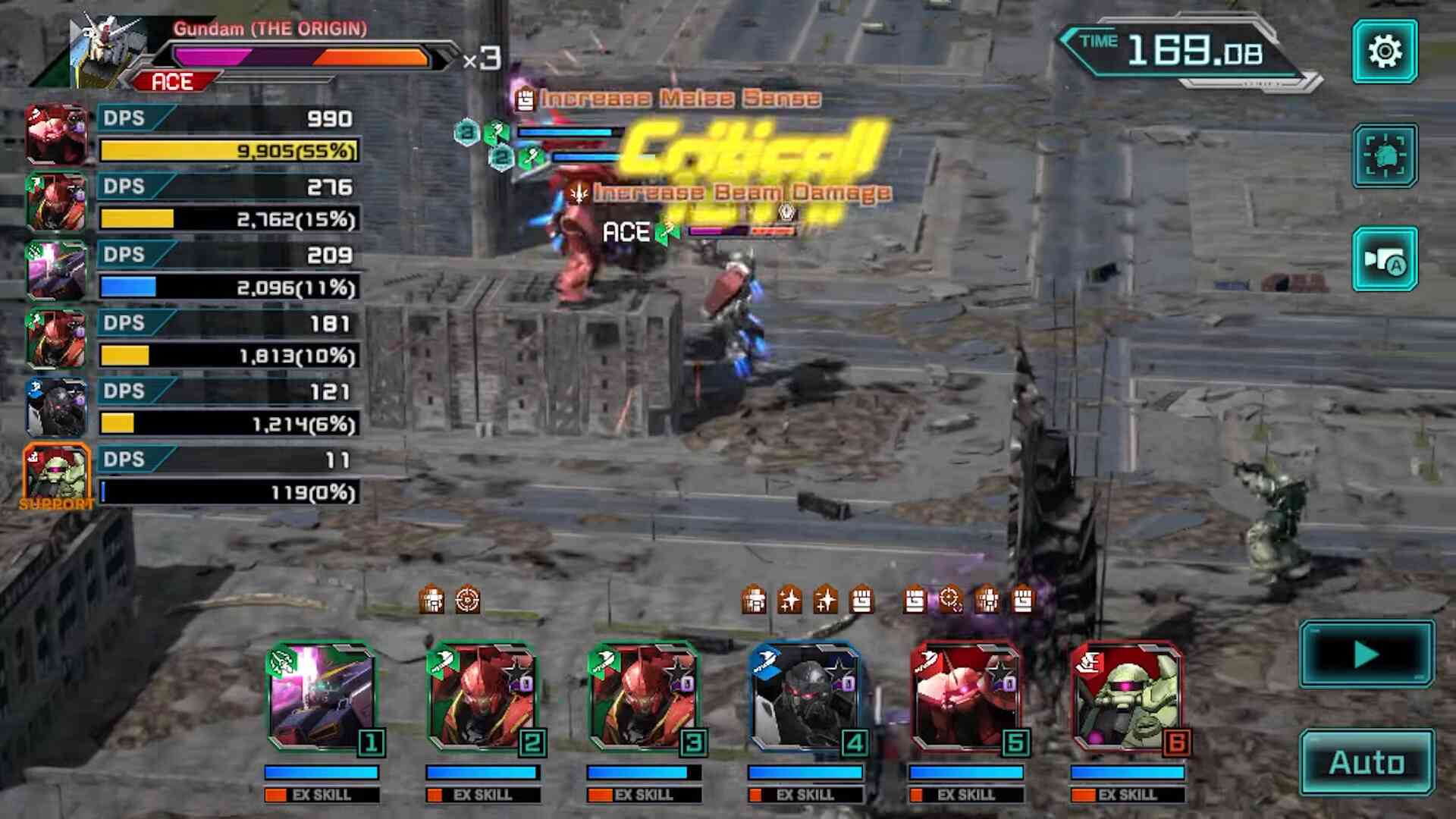Viewport: 1456px width, 819px height.
Task: Change battle speed with the play arrow
Action: point(1367,654)
